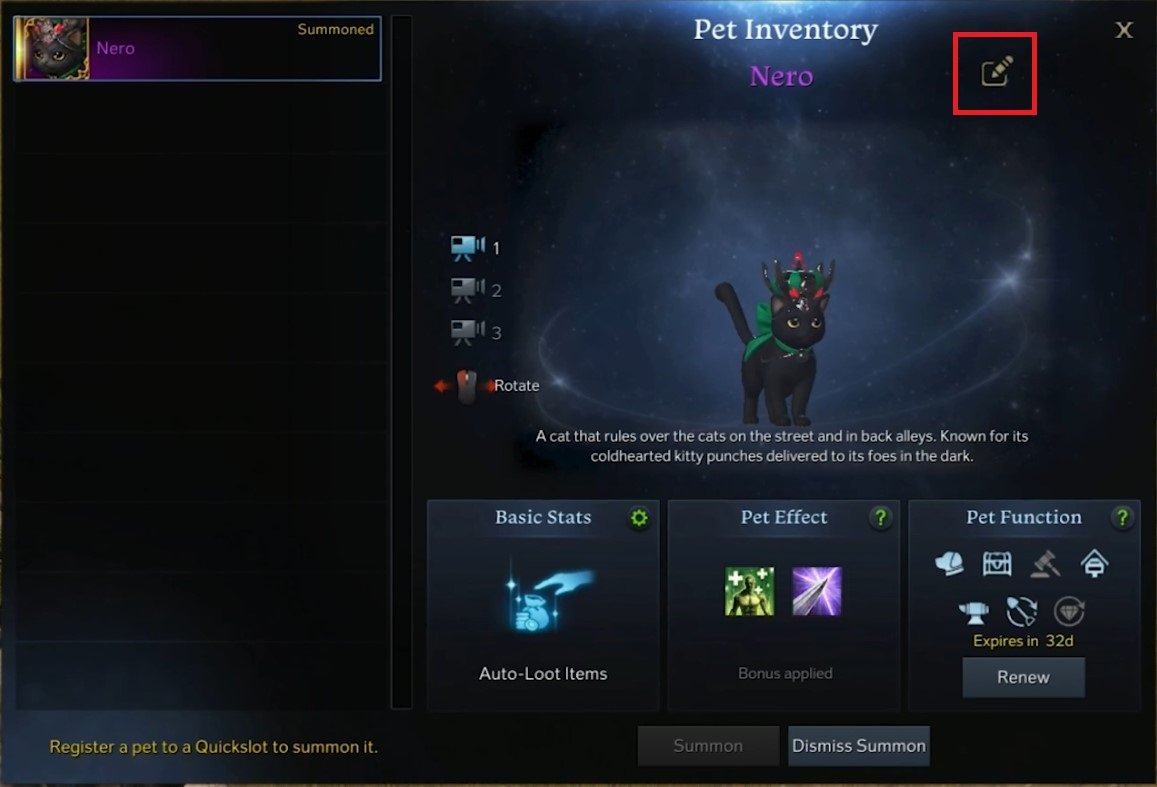
Task: Select the Auto-Loot Items icon
Action: pos(543,598)
